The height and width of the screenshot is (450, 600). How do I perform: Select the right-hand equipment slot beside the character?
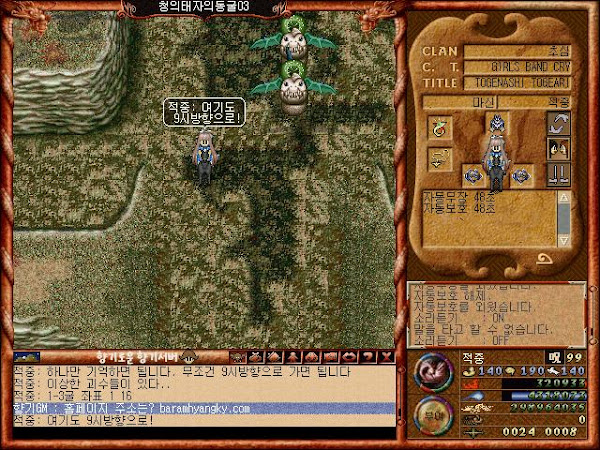click(520, 175)
